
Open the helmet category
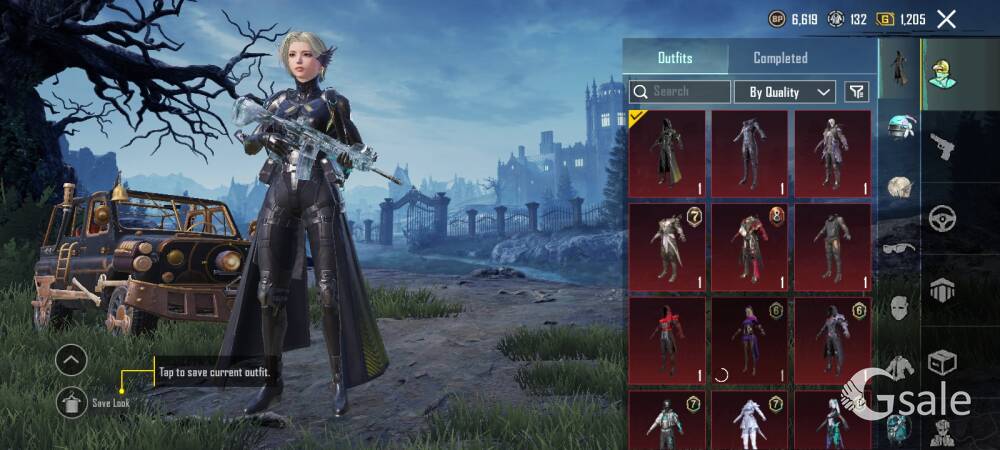900,127
